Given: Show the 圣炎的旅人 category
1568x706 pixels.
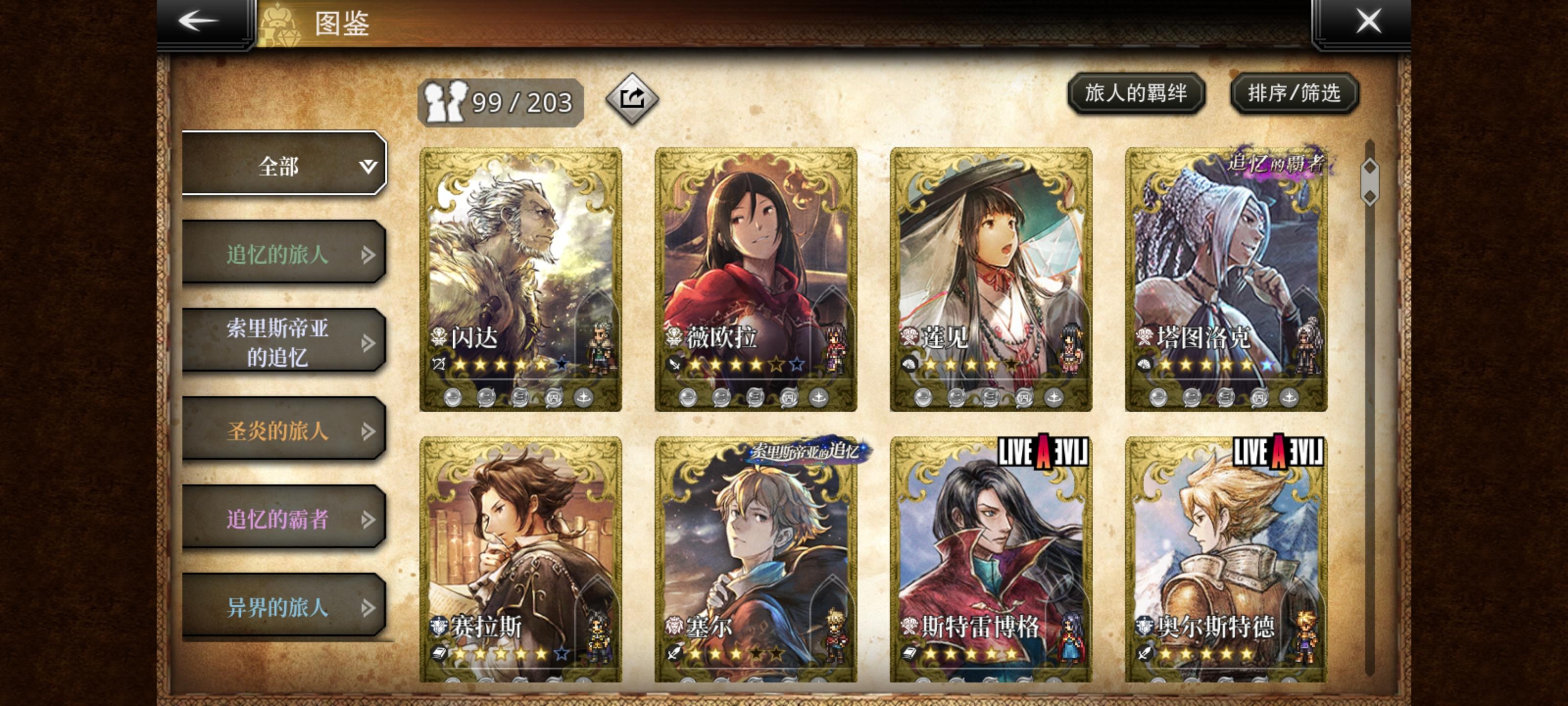Looking at the screenshot, I should click(x=284, y=430).
